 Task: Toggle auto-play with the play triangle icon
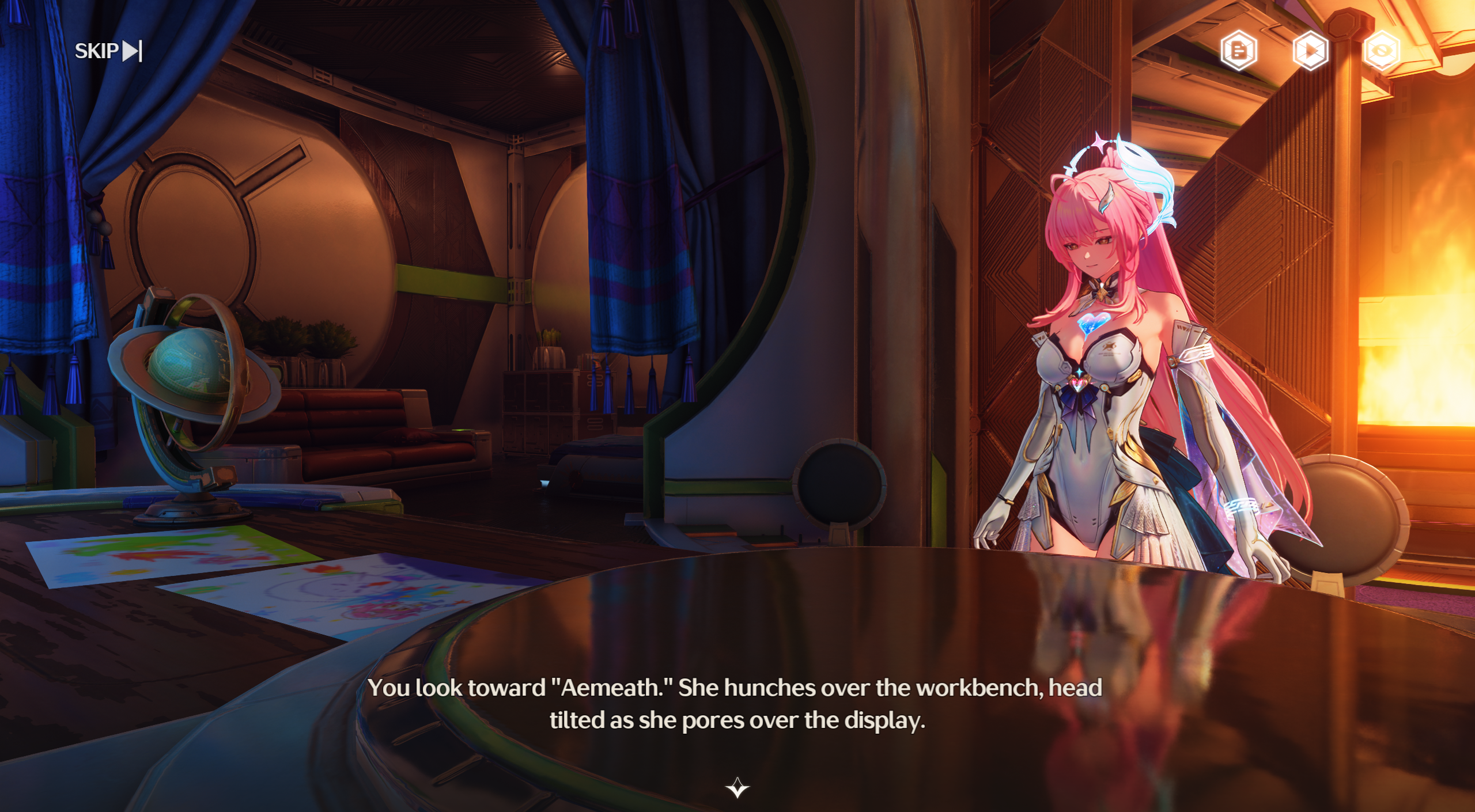(1310, 51)
